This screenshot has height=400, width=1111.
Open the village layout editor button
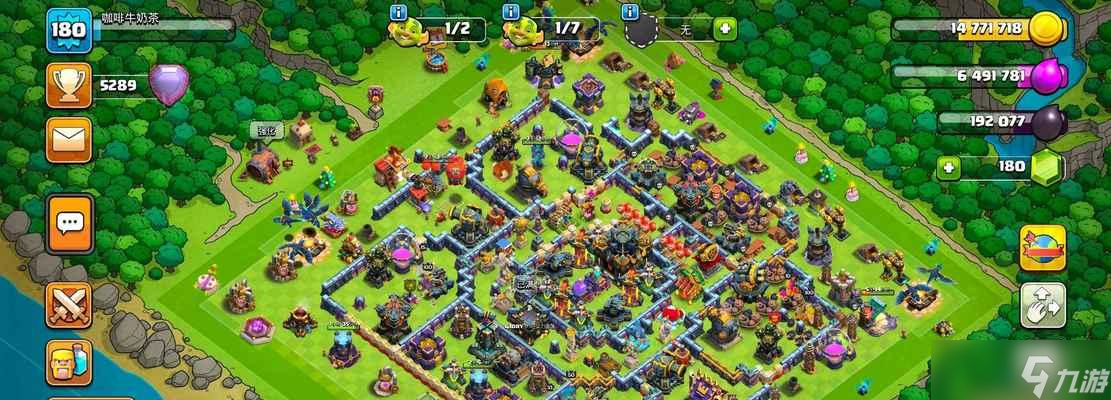1042,306
